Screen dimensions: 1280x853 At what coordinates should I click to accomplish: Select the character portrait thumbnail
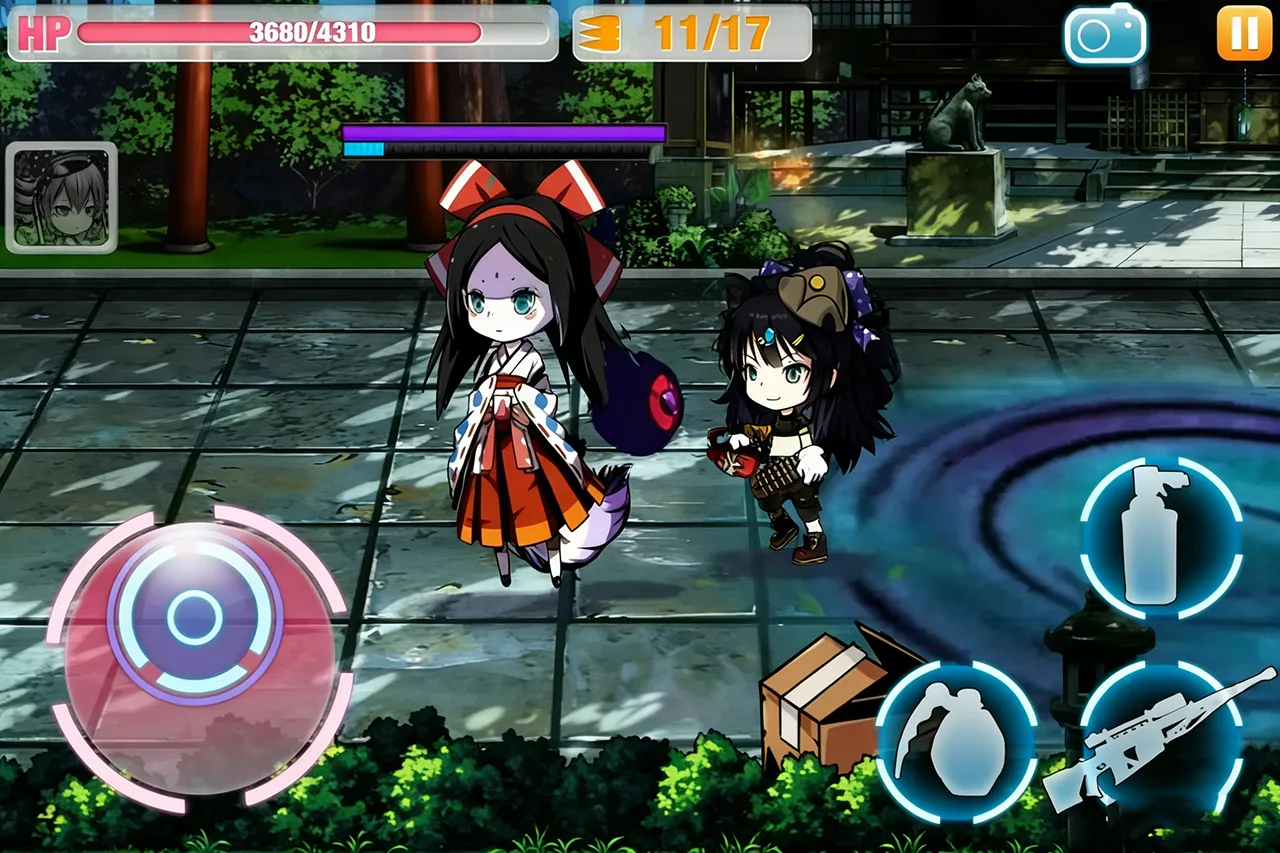click(60, 197)
